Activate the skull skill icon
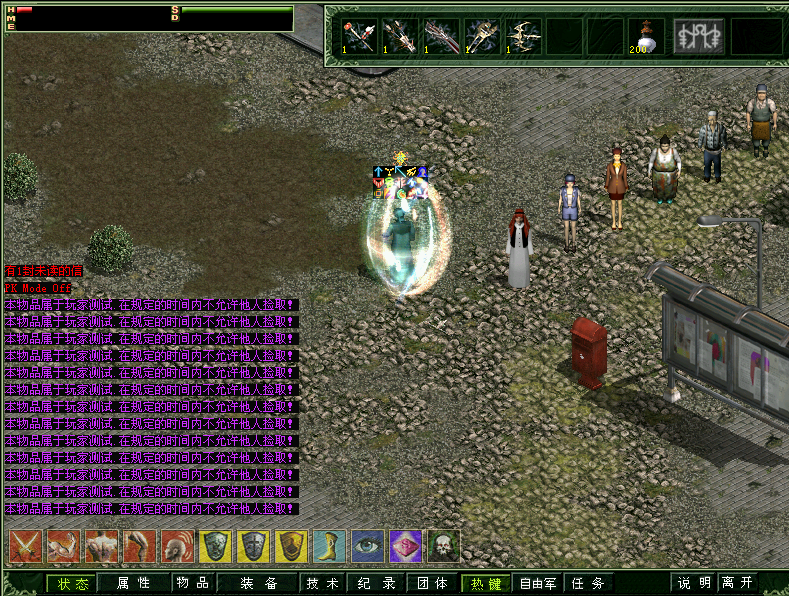789x596 pixels. click(x=444, y=546)
